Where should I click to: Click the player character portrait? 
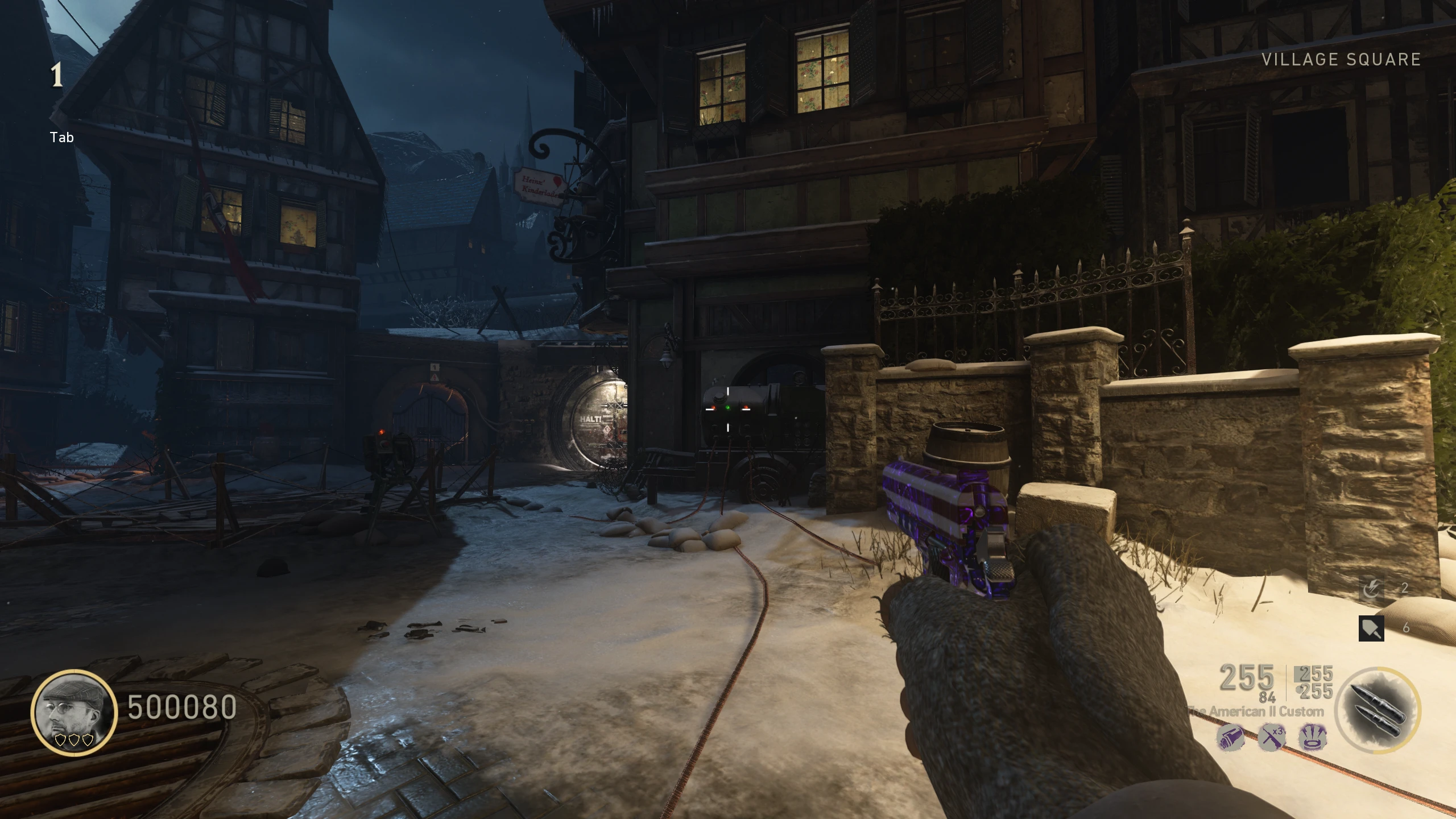pyautogui.click(x=74, y=712)
